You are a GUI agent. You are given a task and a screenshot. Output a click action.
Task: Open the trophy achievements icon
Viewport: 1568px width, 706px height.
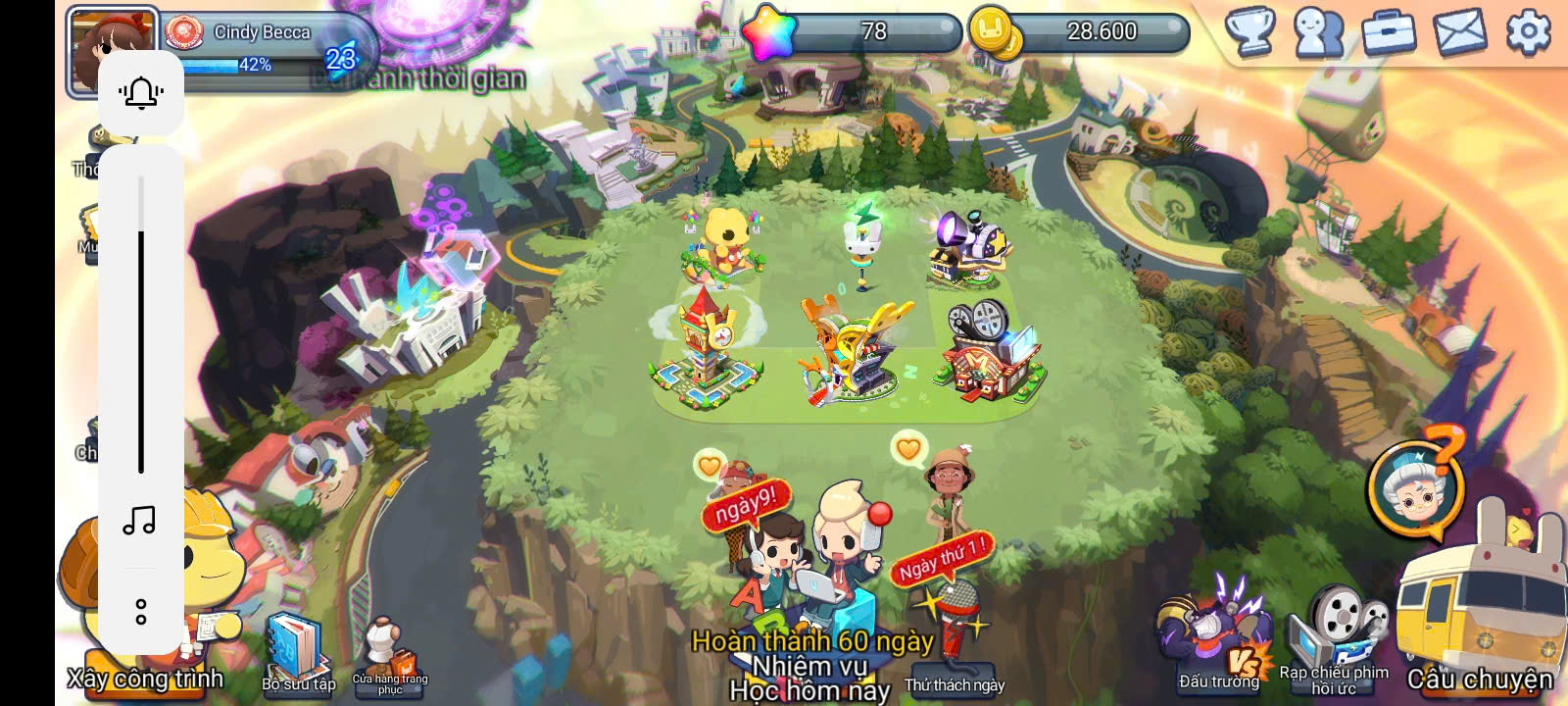pyautogui.click(x=1250, y=32)
